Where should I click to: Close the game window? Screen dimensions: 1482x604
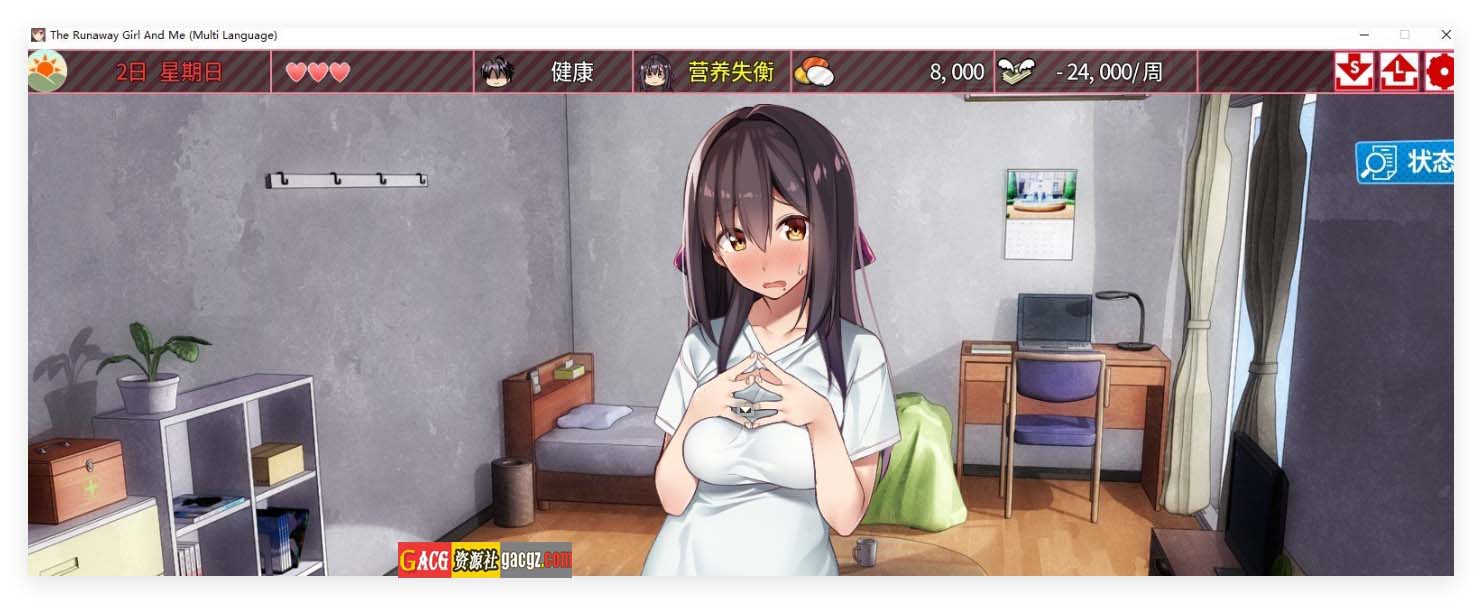click(x=1445, y=35)
